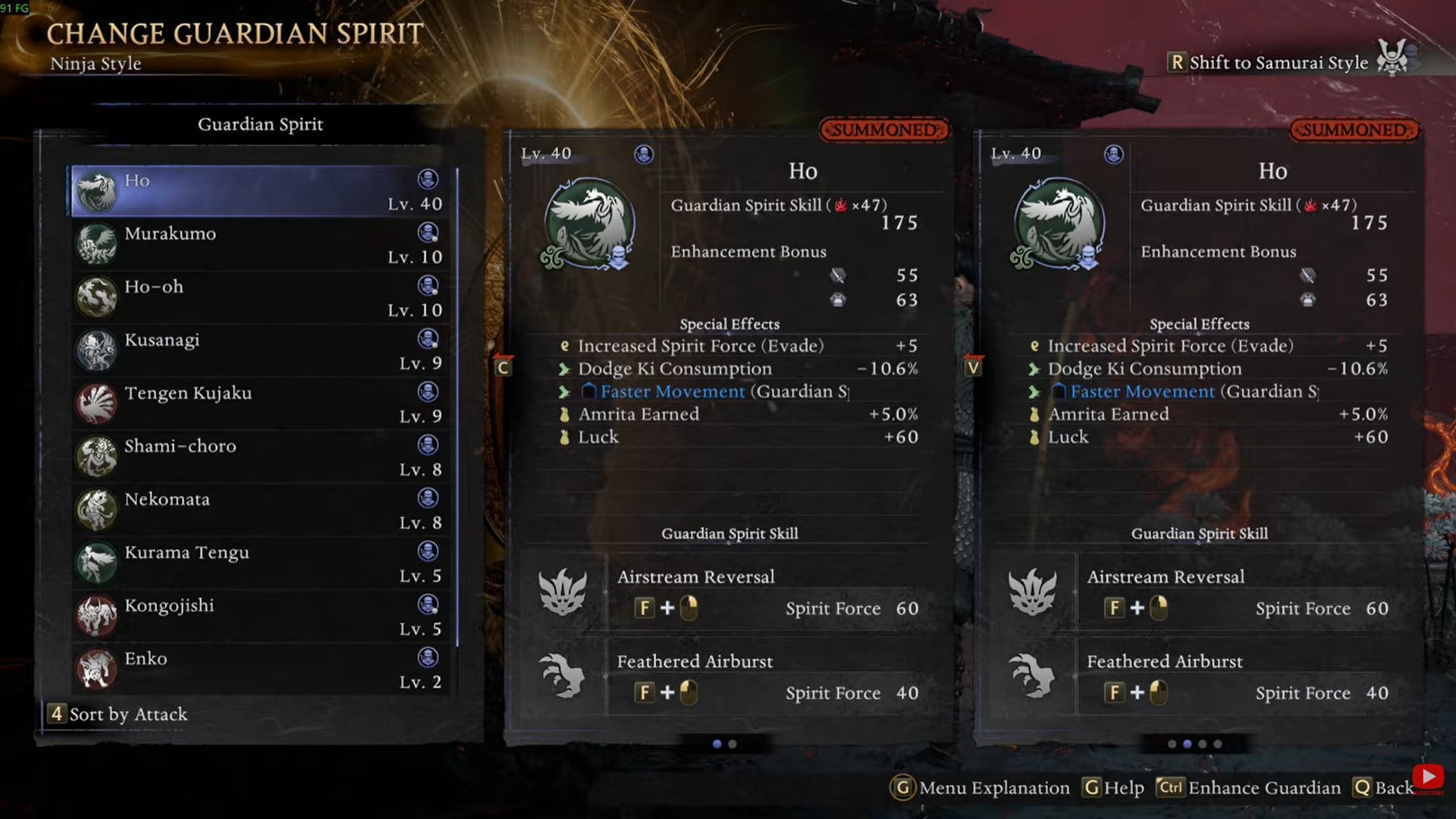The height and width of the screenshot is (819, 1456).
Task: Choose the Enko guardian spirit
Action: (x=262, y=669)
